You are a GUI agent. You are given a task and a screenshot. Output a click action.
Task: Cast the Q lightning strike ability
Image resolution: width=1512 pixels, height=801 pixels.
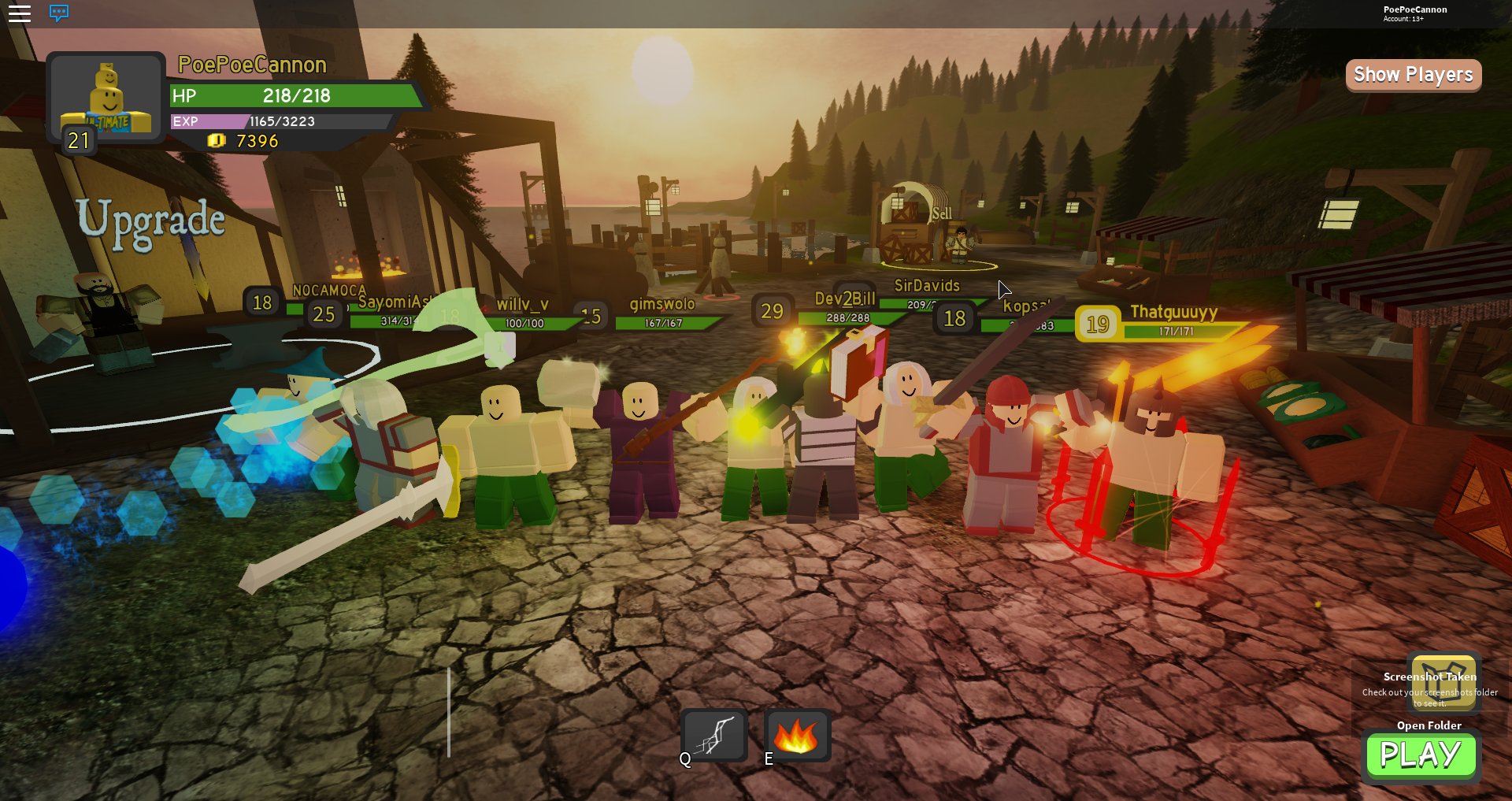pos(713,734)
